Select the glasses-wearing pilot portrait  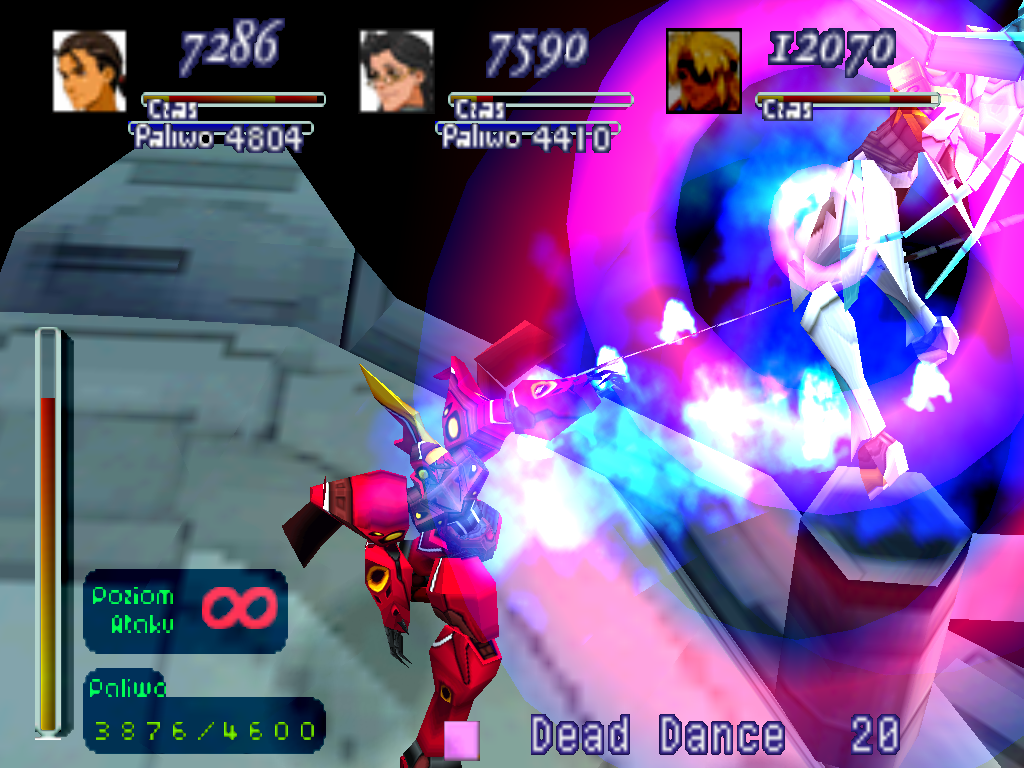[x=396, y=70]
